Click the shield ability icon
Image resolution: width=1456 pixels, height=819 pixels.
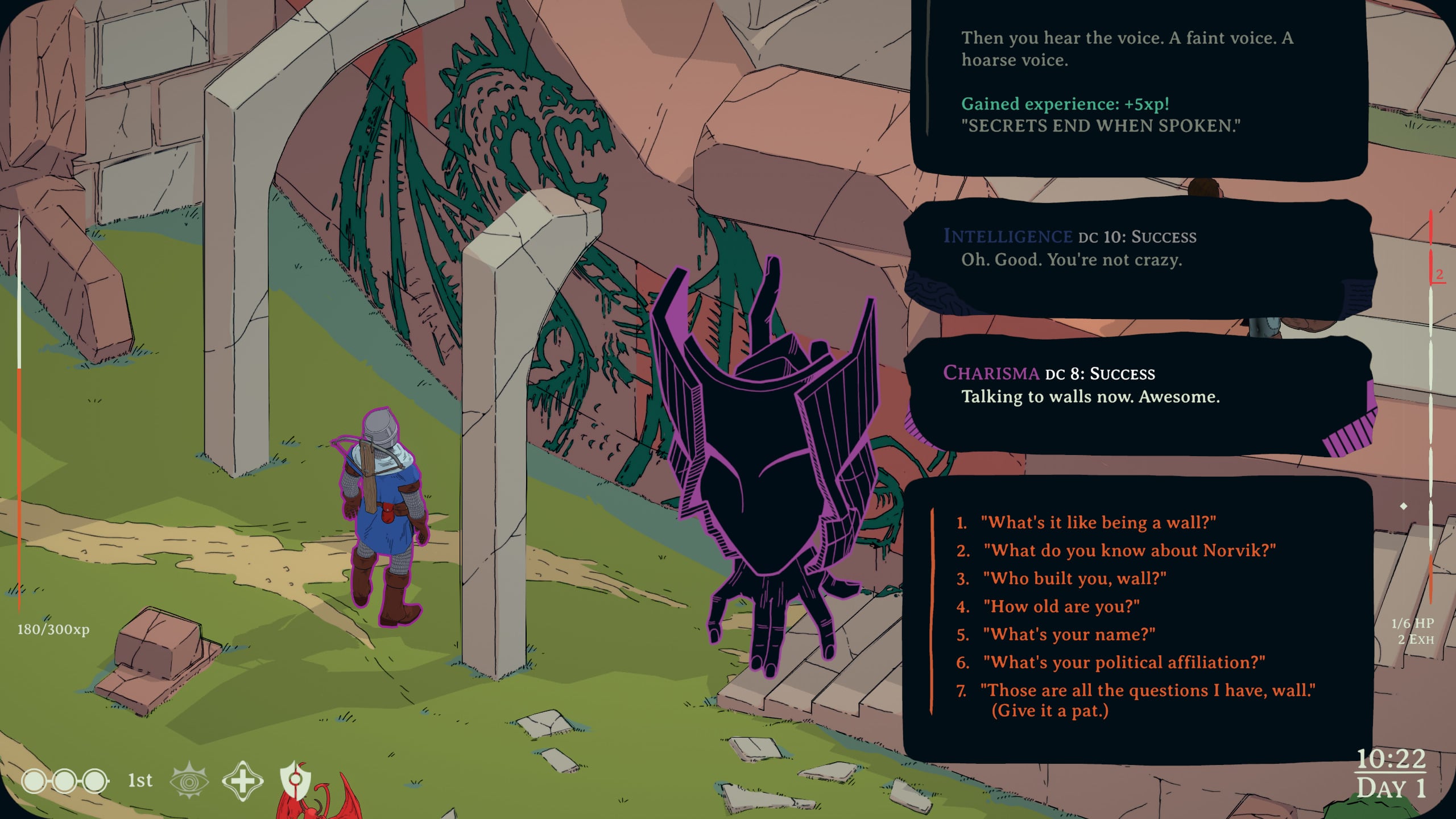point(295,779)
